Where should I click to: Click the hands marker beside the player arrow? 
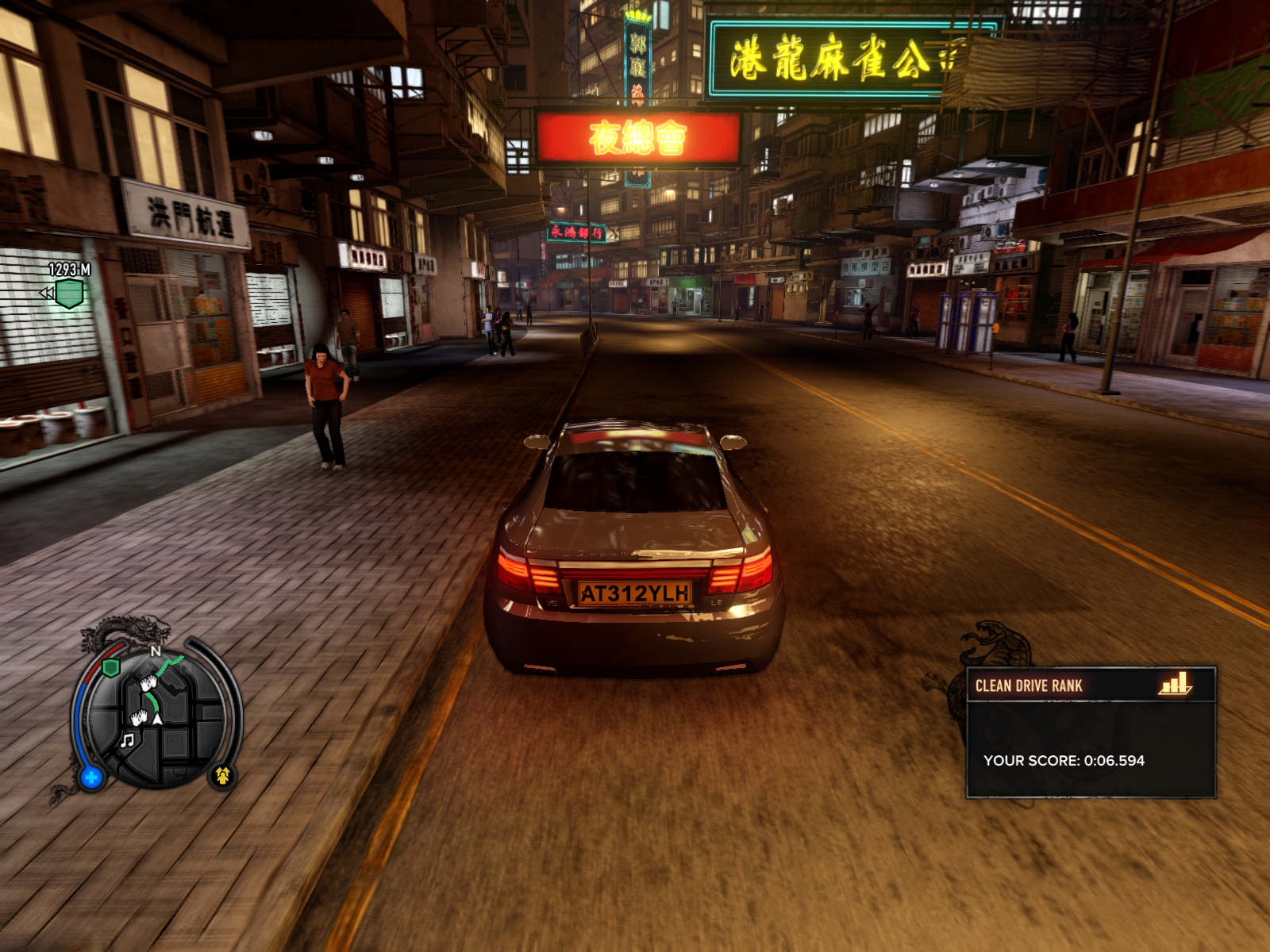tap(140, 718)
